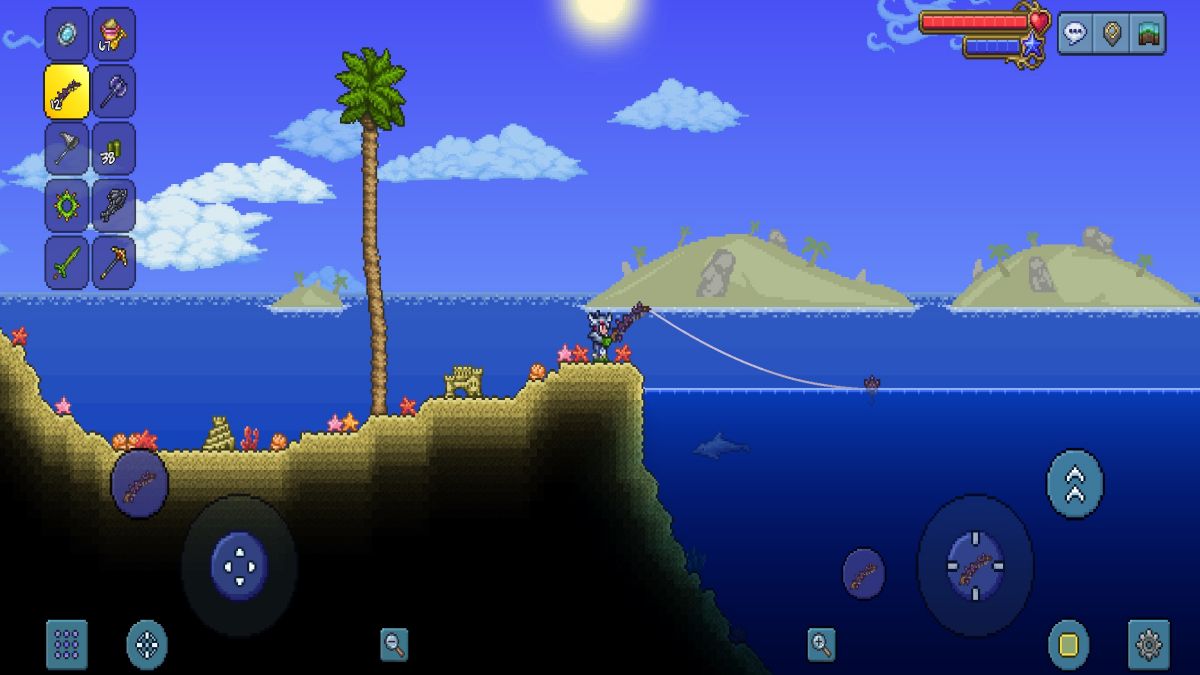Select the gold pickaxe slot

113,263
